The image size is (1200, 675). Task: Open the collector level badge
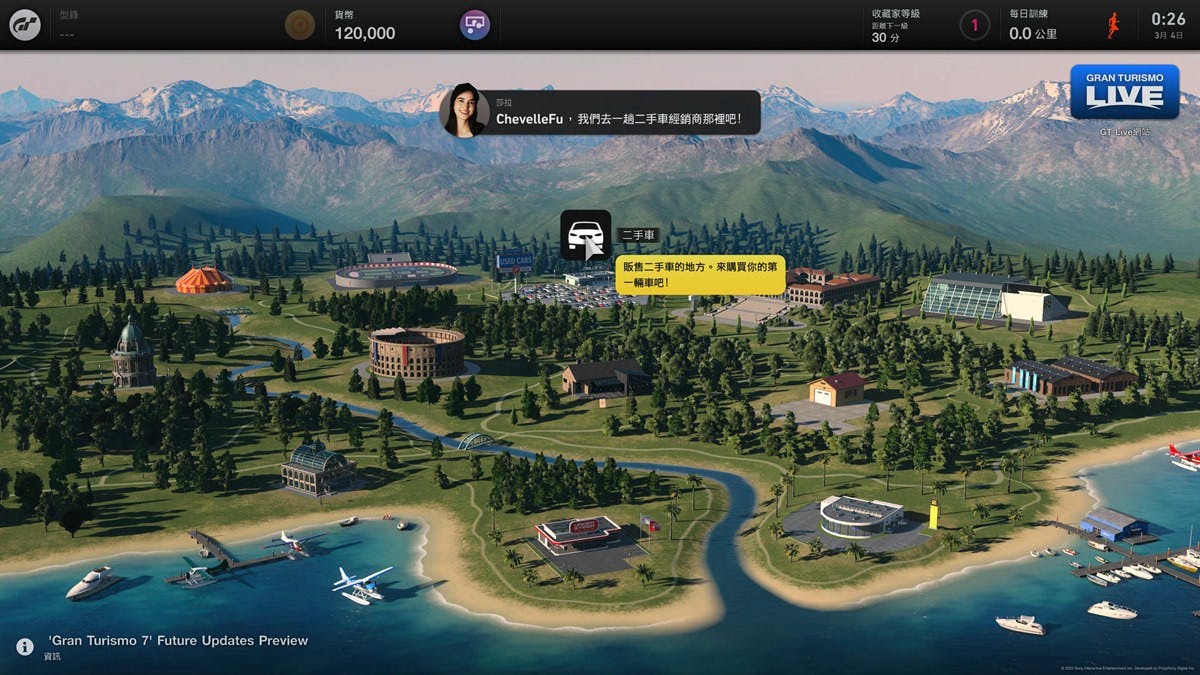[975, 25]
